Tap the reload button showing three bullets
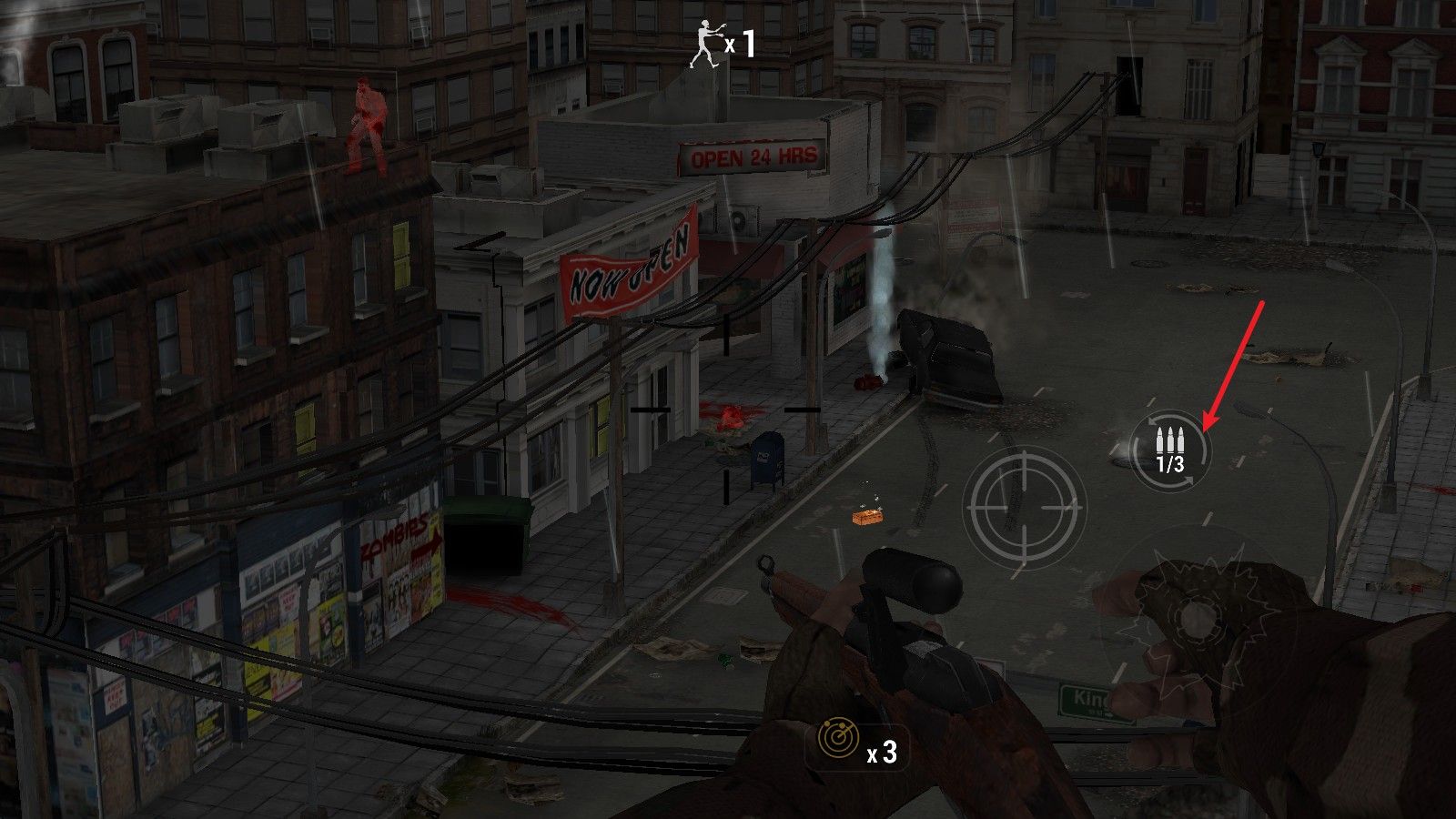Image resolution: width=1456 pixels, height=819 pixels. point(1170,450)
